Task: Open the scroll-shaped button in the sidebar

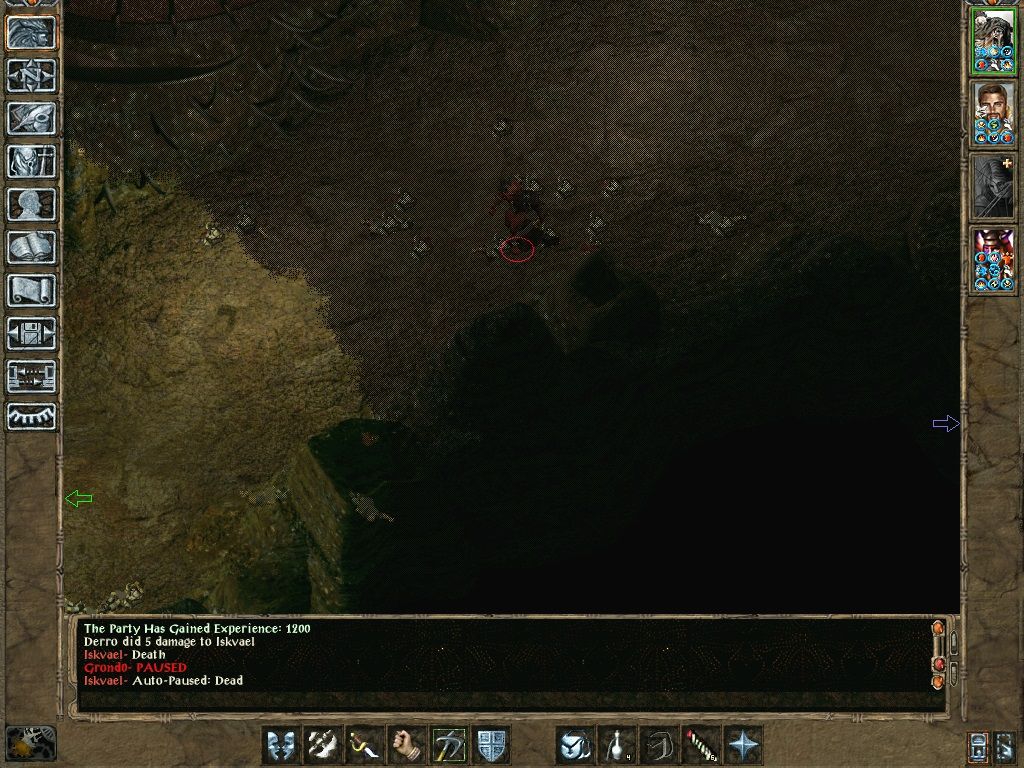Action: point(31,290)
